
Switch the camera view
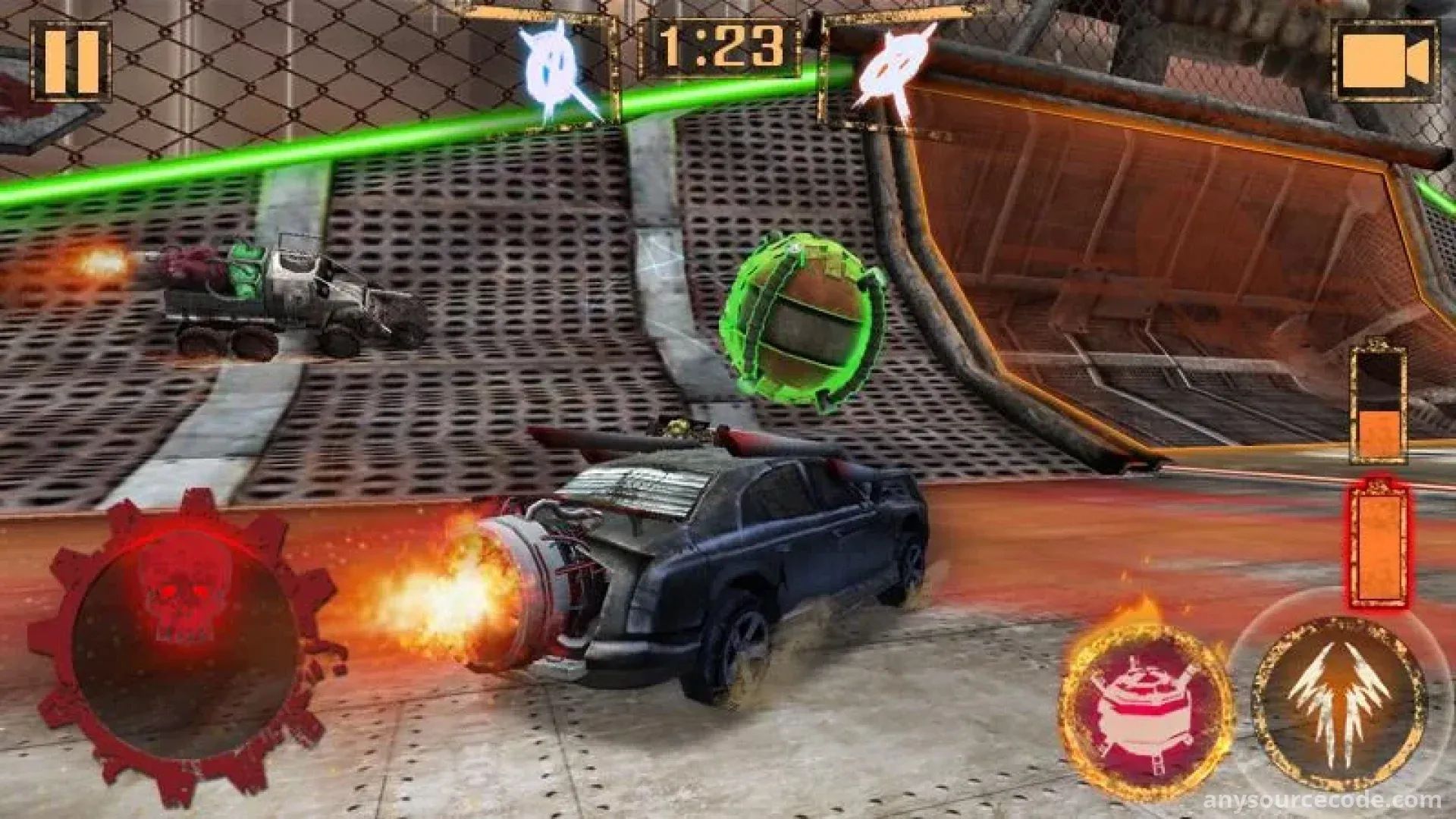1385,62
